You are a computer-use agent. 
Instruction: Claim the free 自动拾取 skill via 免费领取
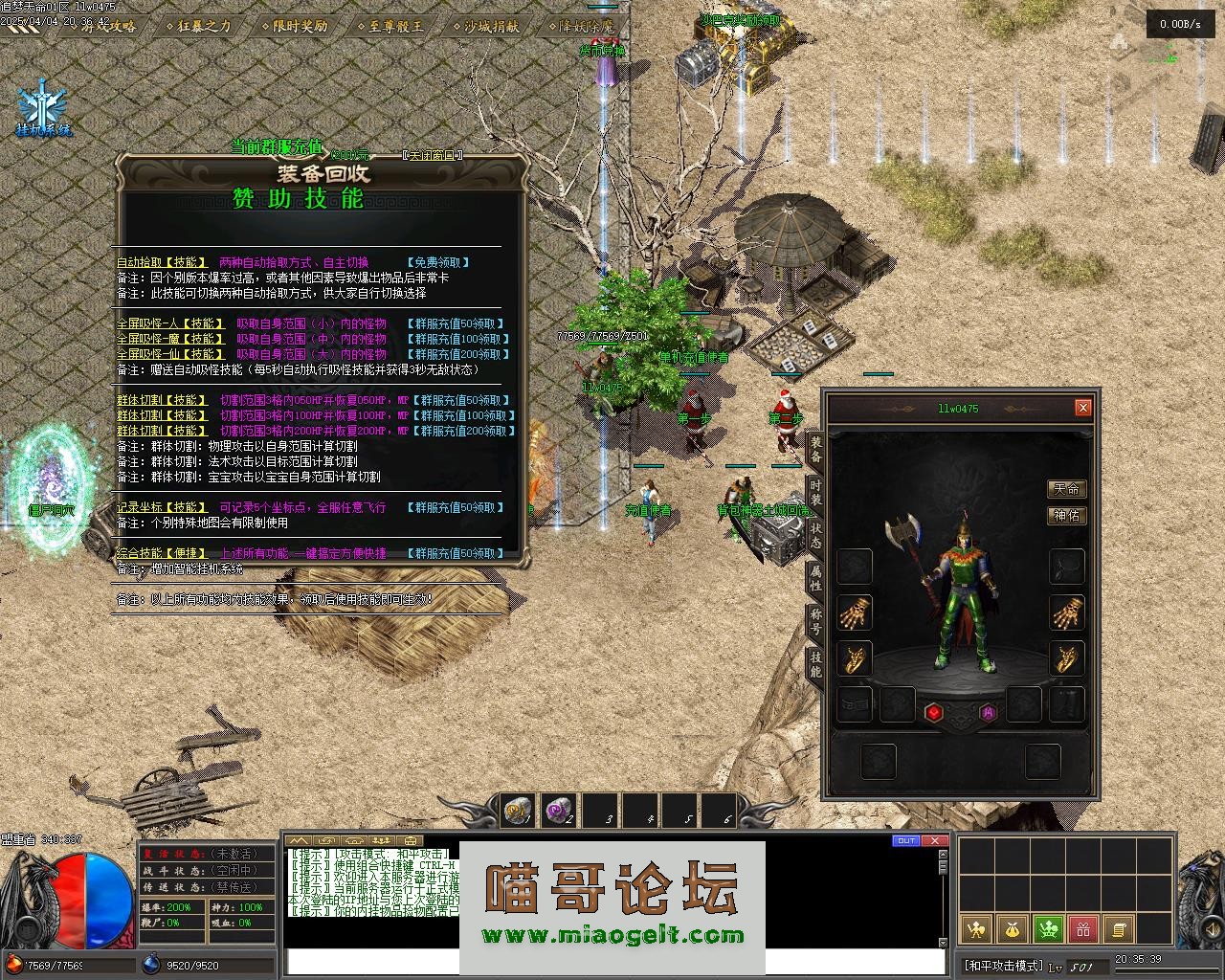point(437,262)
